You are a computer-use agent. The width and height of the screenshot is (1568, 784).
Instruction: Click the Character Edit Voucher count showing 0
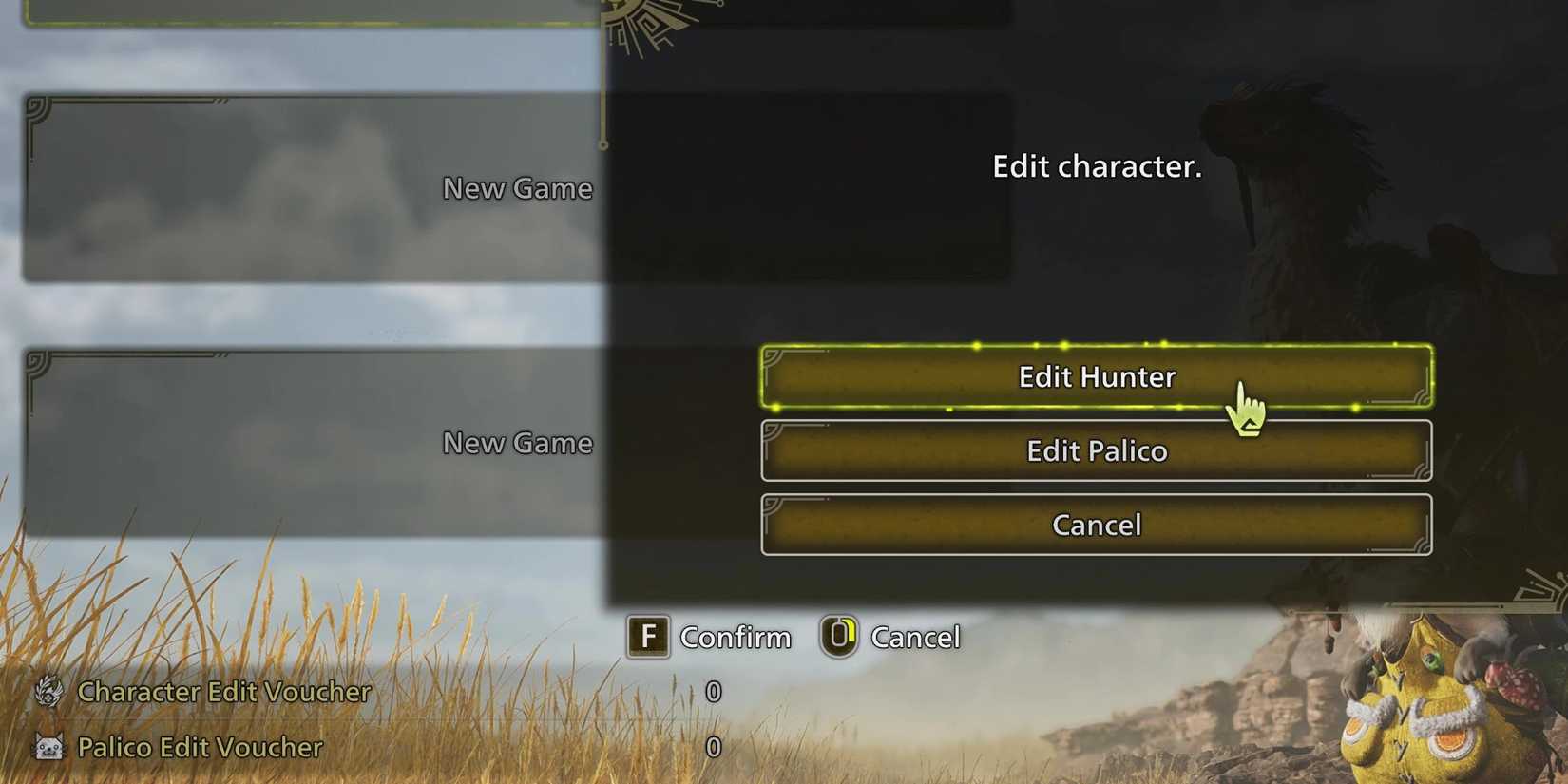(x=714, y=693)
